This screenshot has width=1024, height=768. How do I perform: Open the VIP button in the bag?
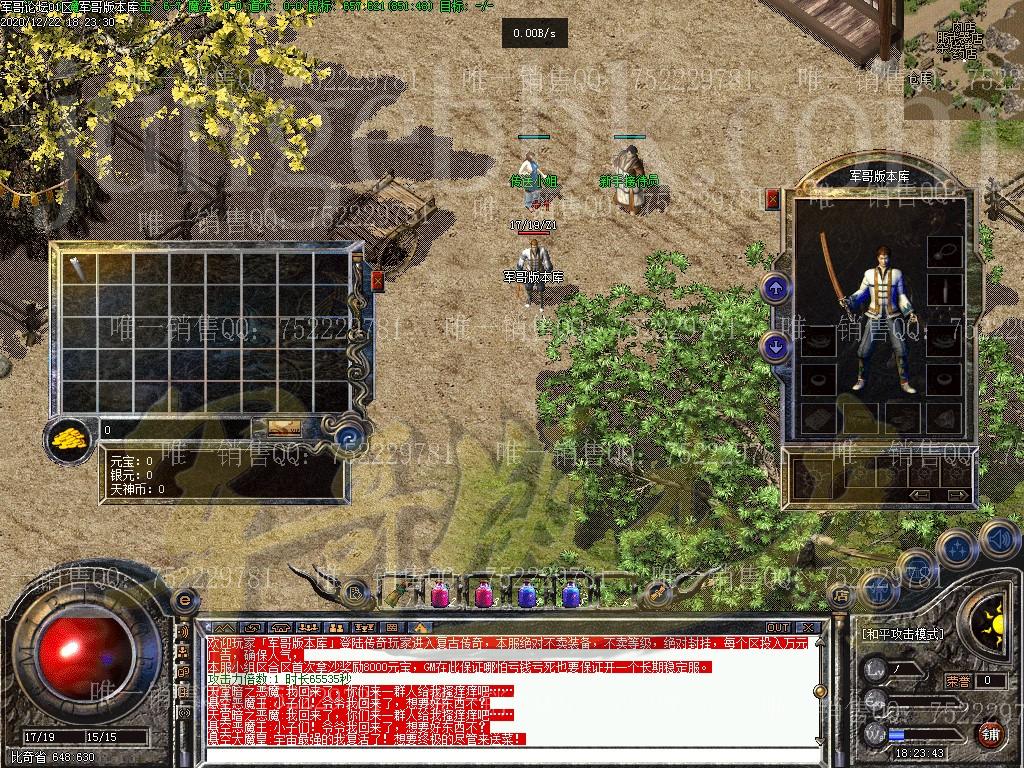[x=282, y=428]
